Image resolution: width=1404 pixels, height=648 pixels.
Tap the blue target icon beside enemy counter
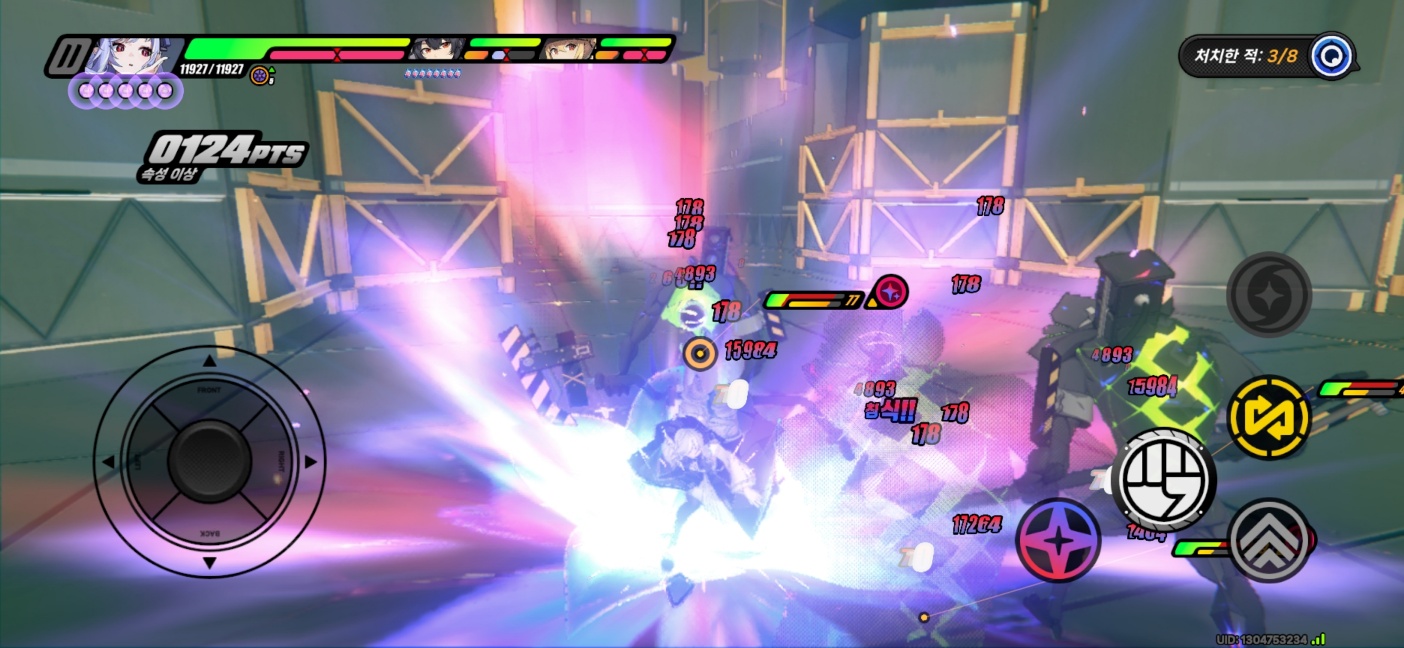(x=1331, y=55)
